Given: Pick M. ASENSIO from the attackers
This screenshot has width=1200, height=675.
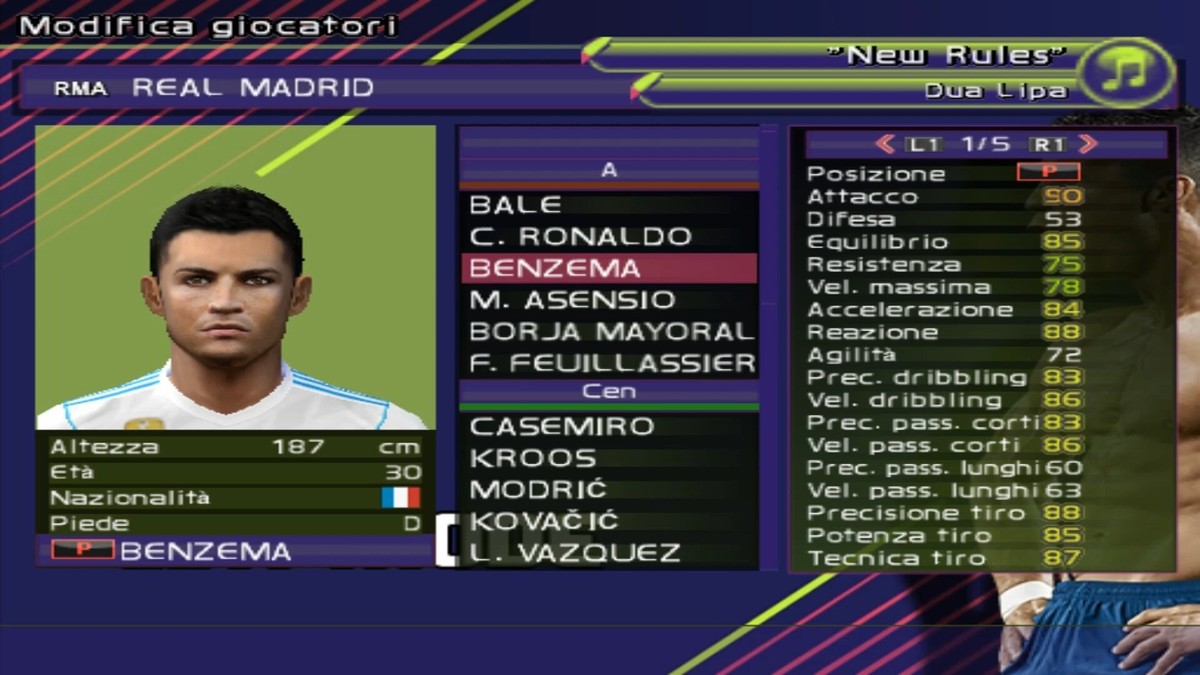Looking at the screenshot, I should coord(572,299).
